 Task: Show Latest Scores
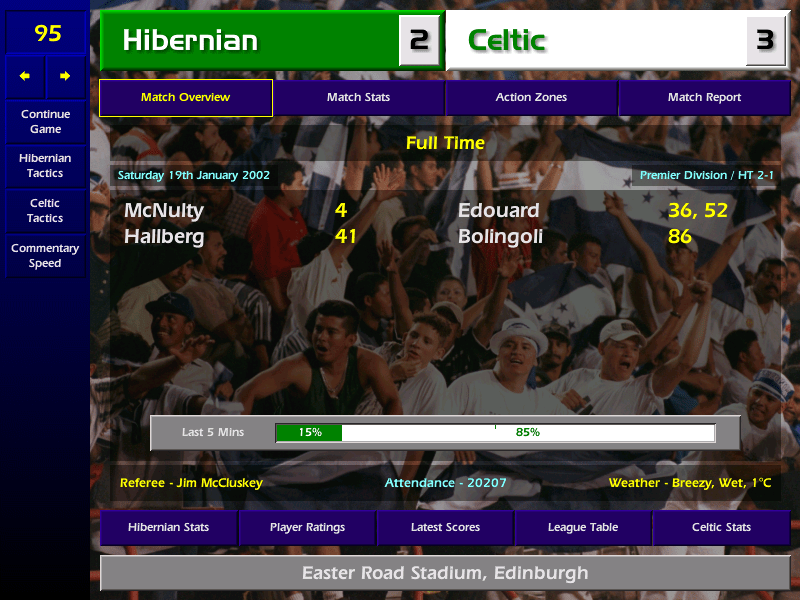445,527
